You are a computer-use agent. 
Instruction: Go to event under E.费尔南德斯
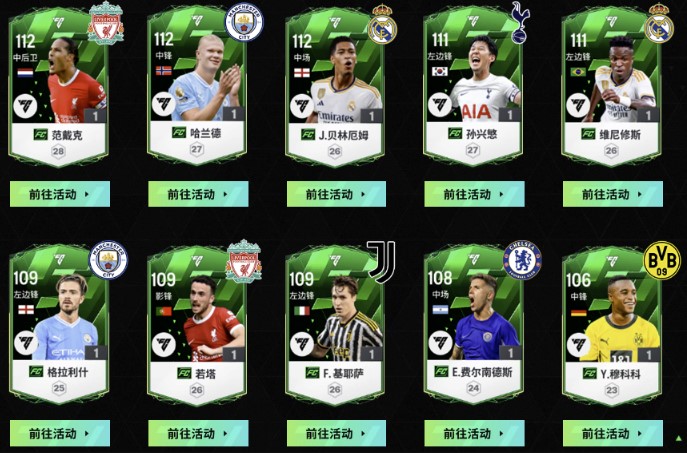(x=474, y=433)
